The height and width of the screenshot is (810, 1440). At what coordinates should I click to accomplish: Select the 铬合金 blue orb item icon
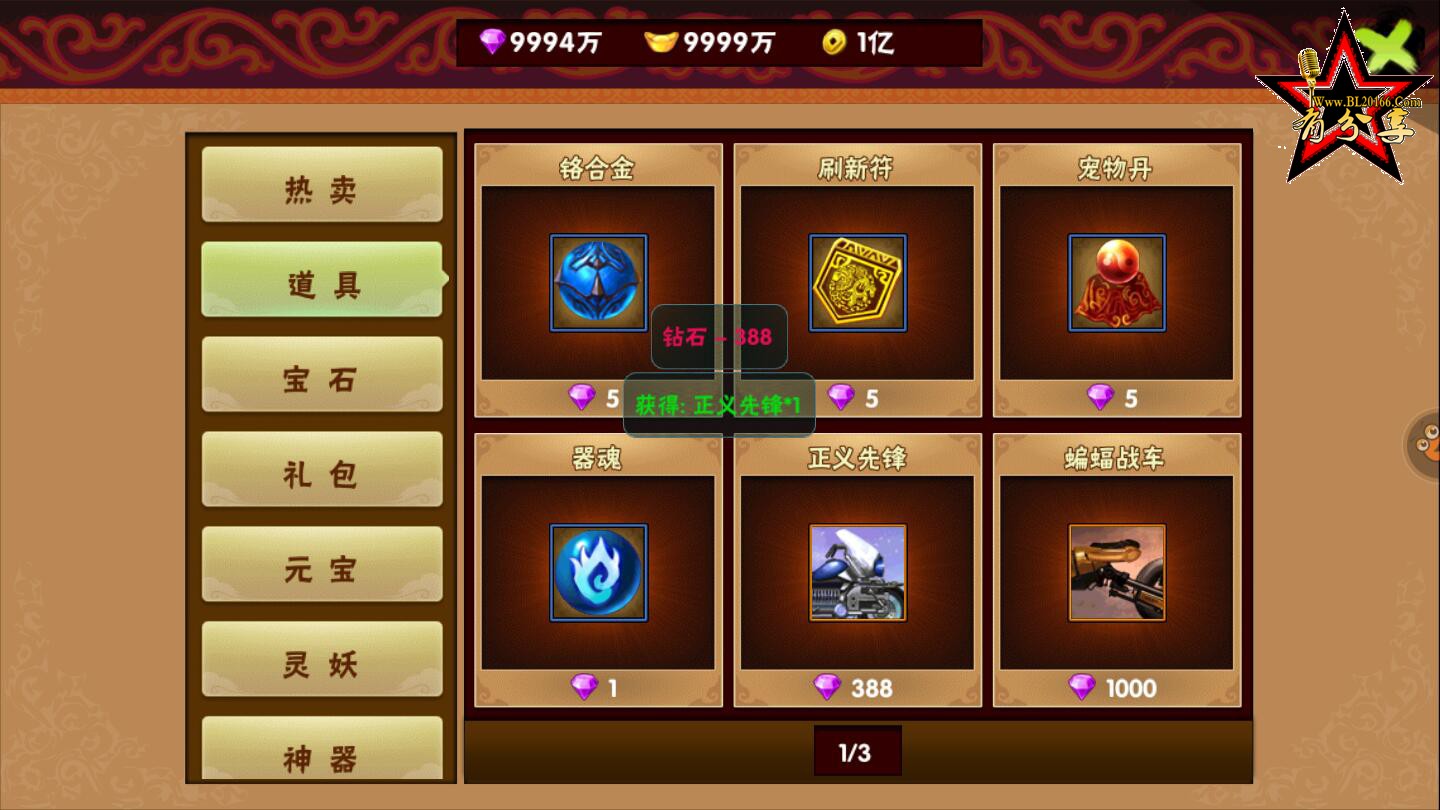pos(597,282)
